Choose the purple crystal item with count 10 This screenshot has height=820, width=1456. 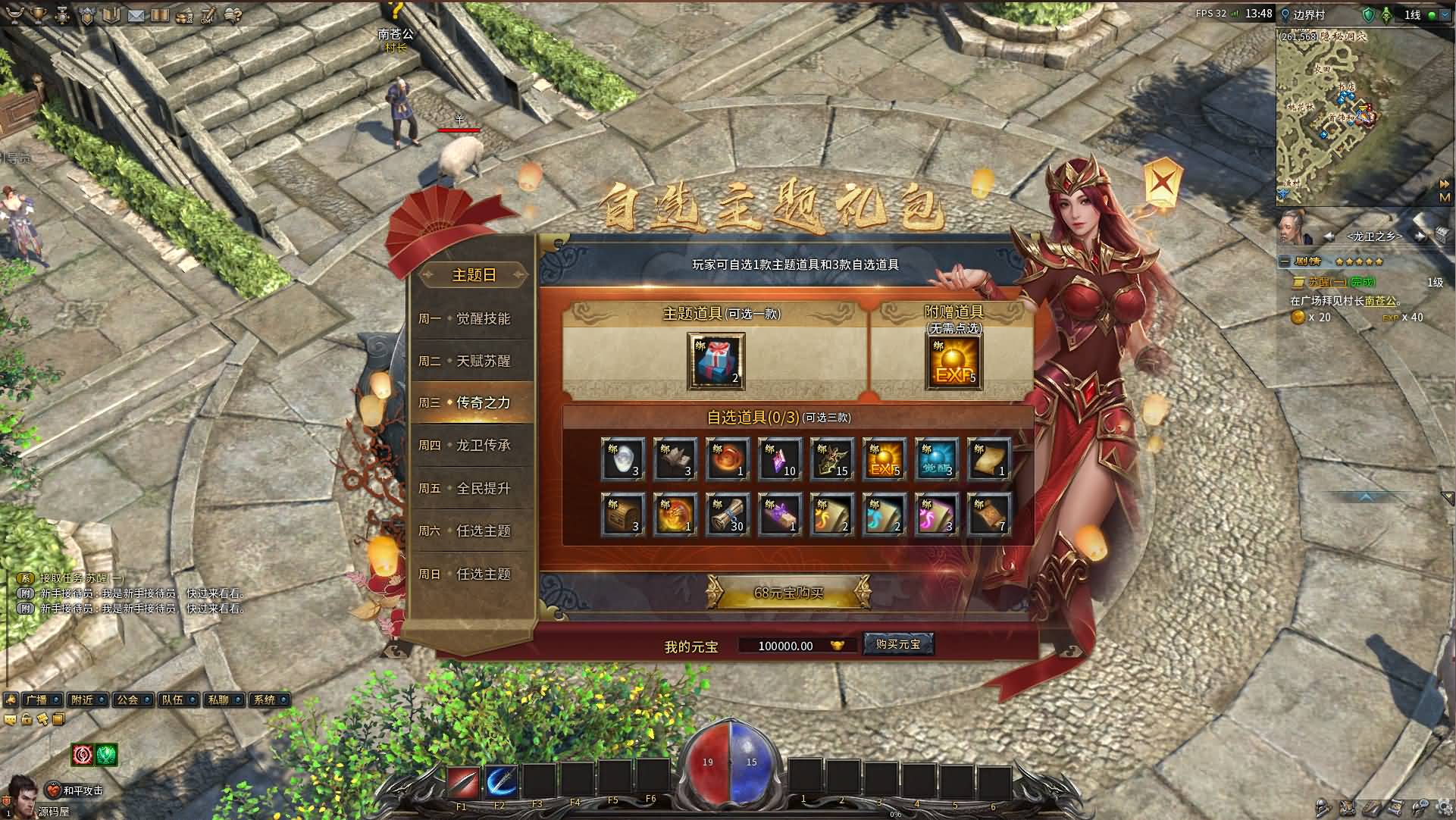point(779,459)
